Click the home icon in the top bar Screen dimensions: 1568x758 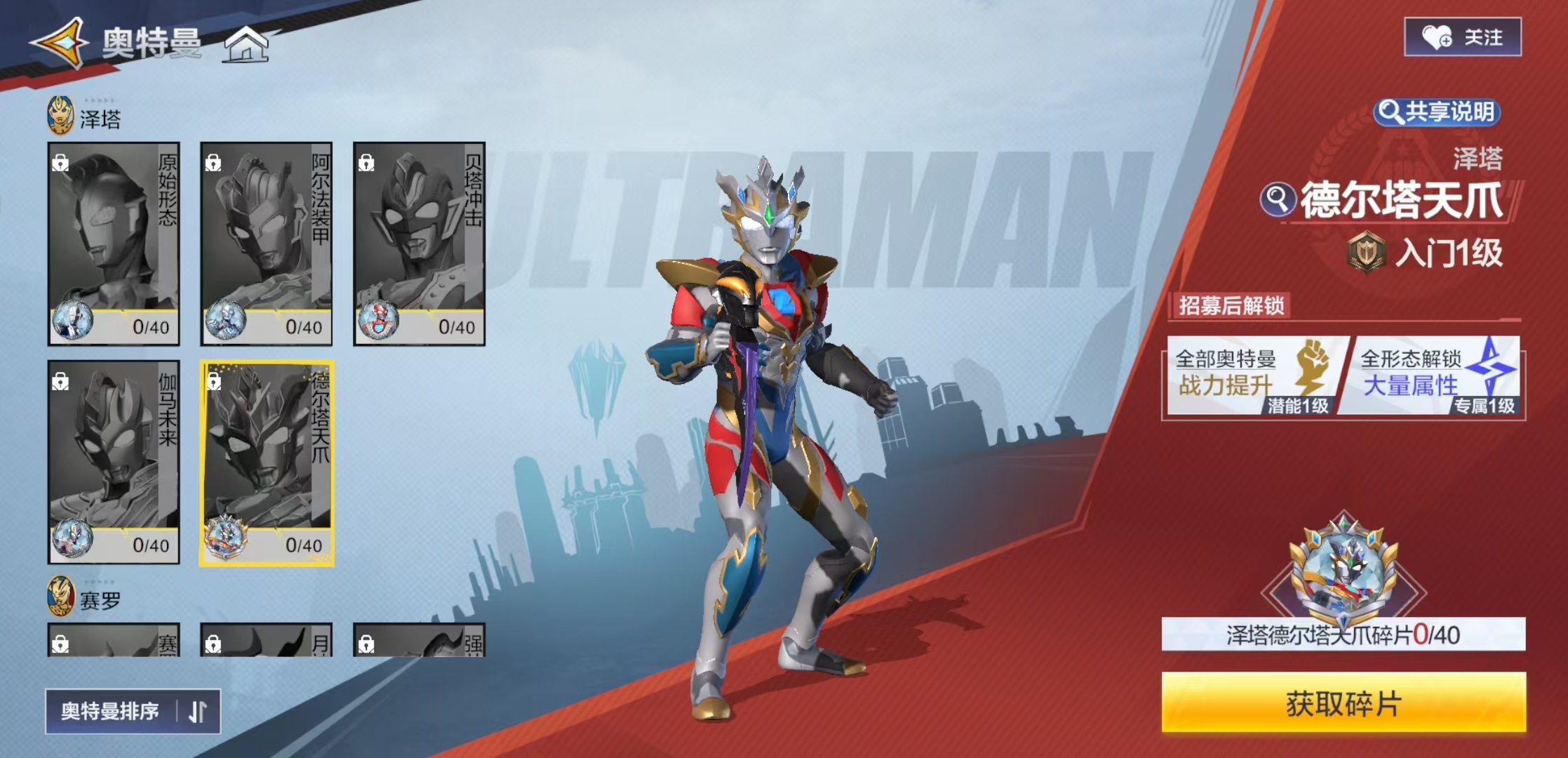247,45
